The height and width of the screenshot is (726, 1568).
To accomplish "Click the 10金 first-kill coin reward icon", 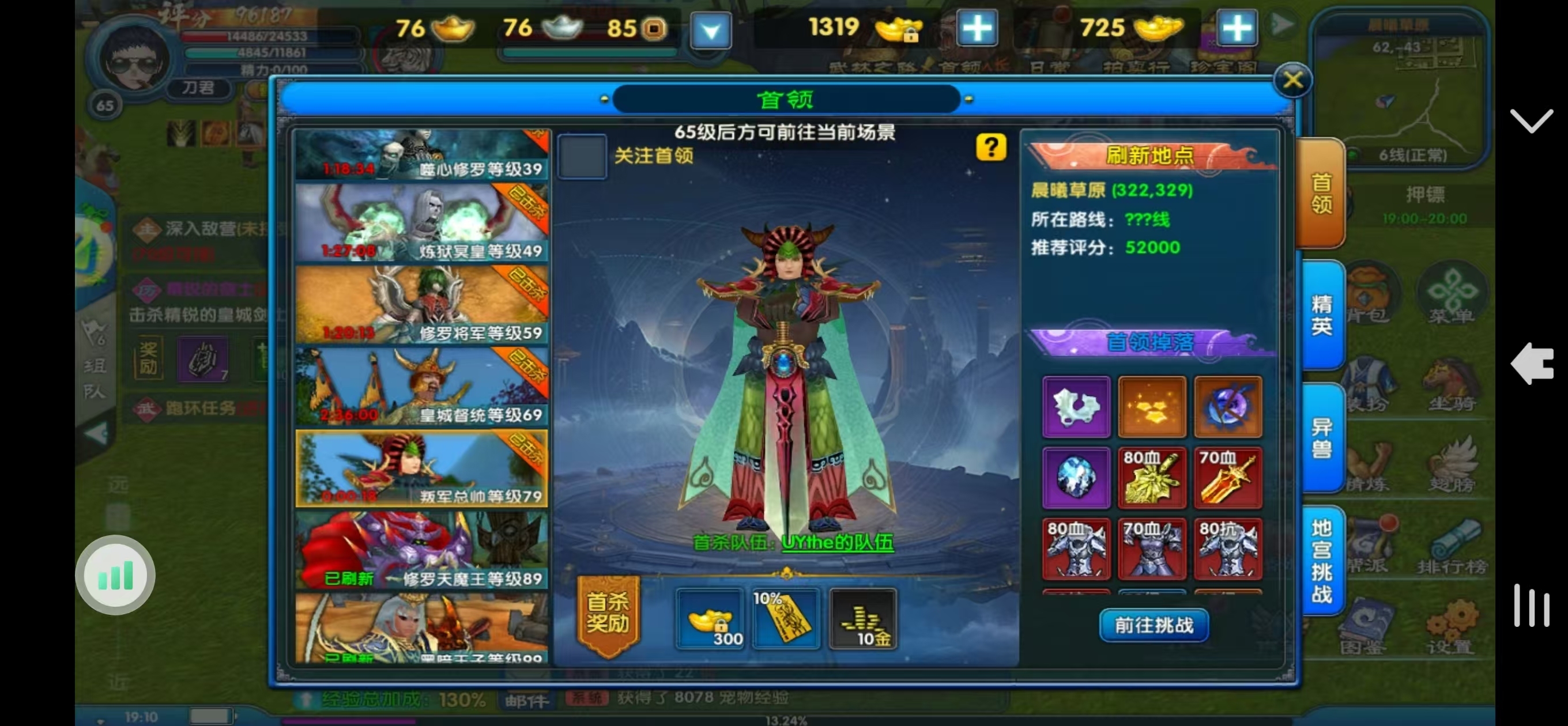I will [862, 619].
